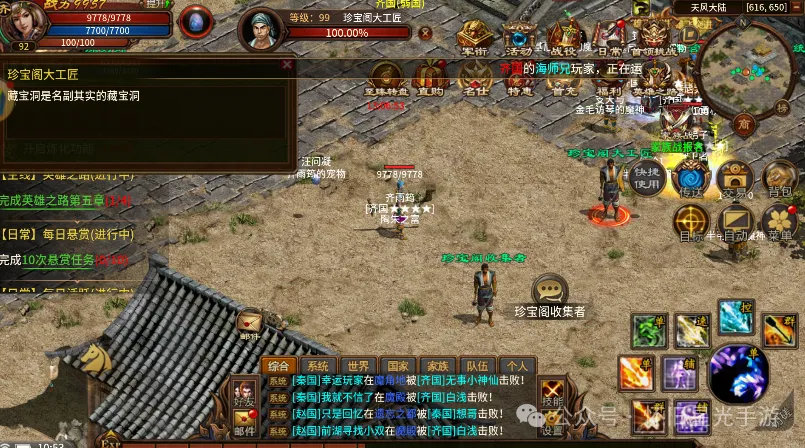Select the 目标 target button
Viewport: 805px width, 448px height.
(691, 222)
